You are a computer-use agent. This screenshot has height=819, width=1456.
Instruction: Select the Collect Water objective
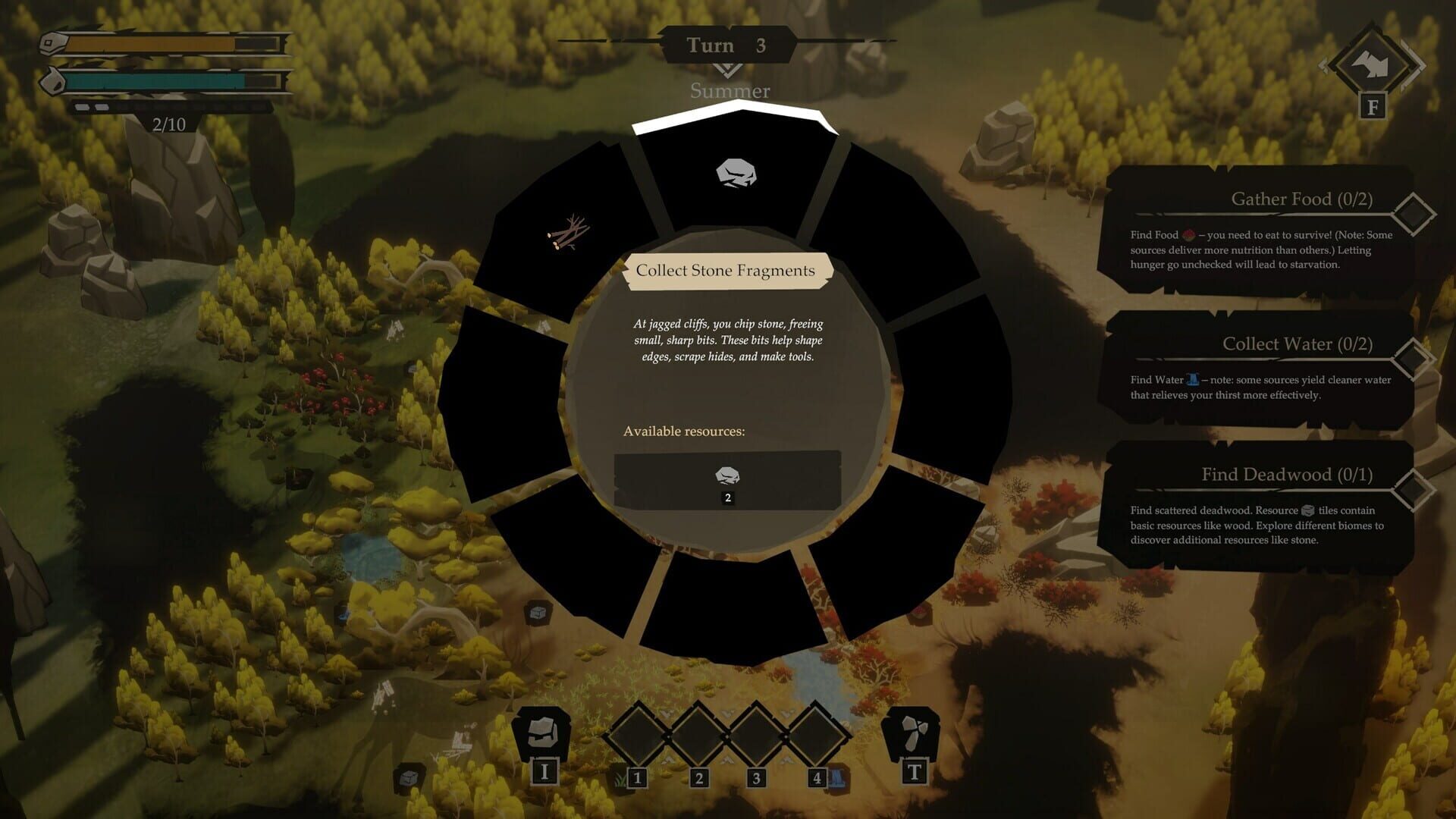tap(1259, 367)
